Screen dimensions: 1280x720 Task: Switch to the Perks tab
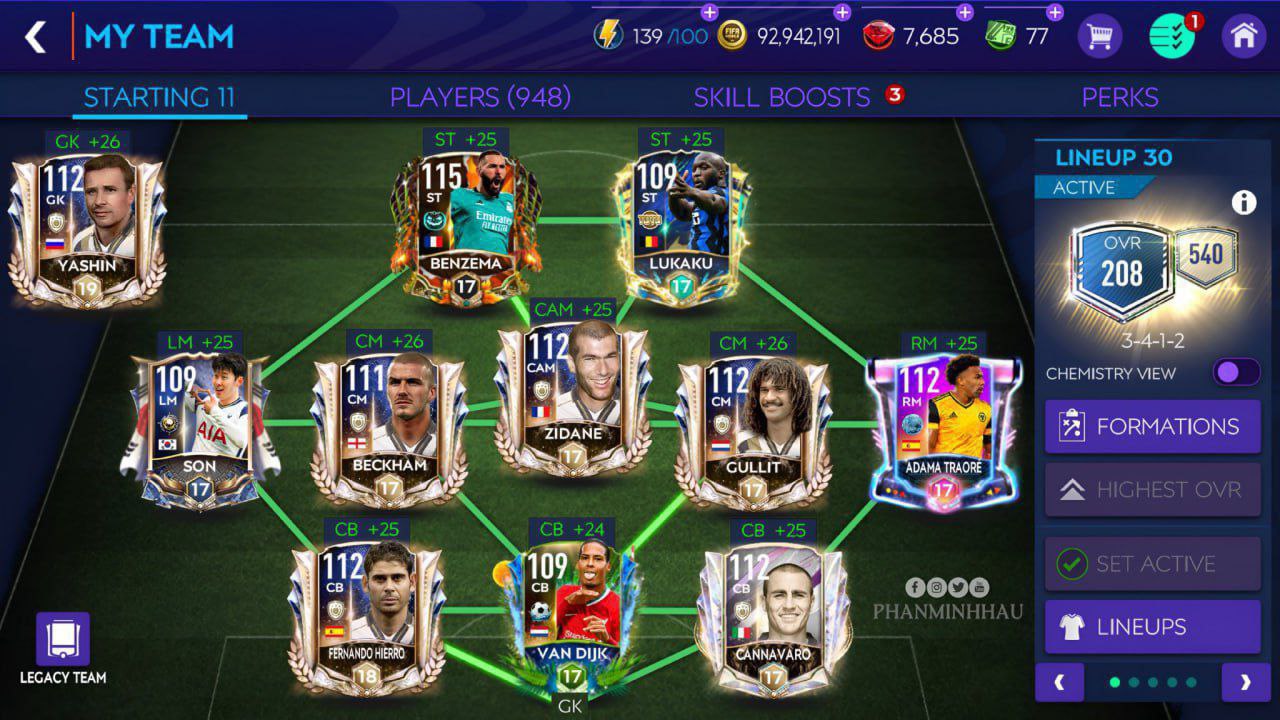pos(1120,97)
